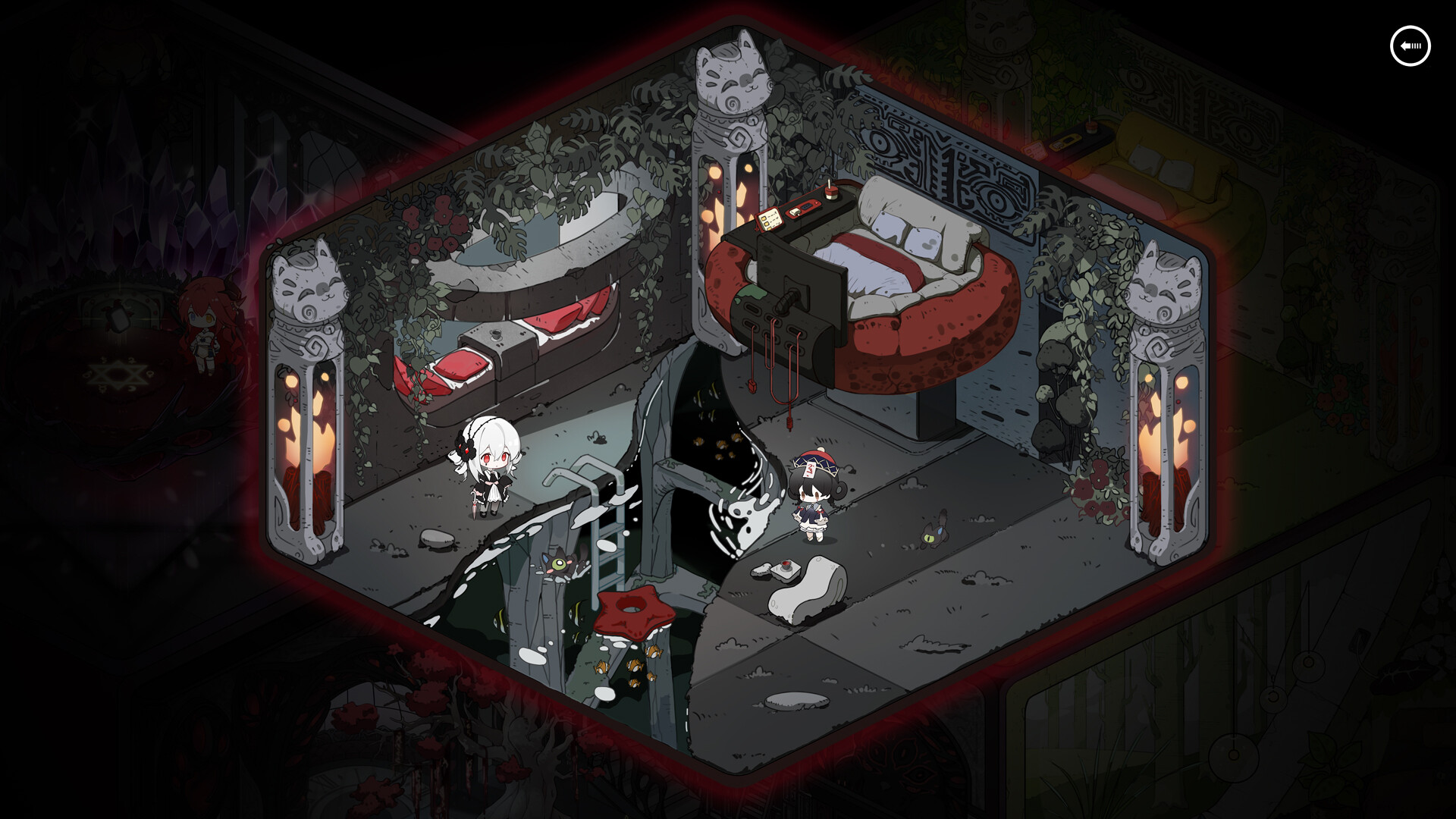Pick up the remote on the red console tray

click(795, 212)
